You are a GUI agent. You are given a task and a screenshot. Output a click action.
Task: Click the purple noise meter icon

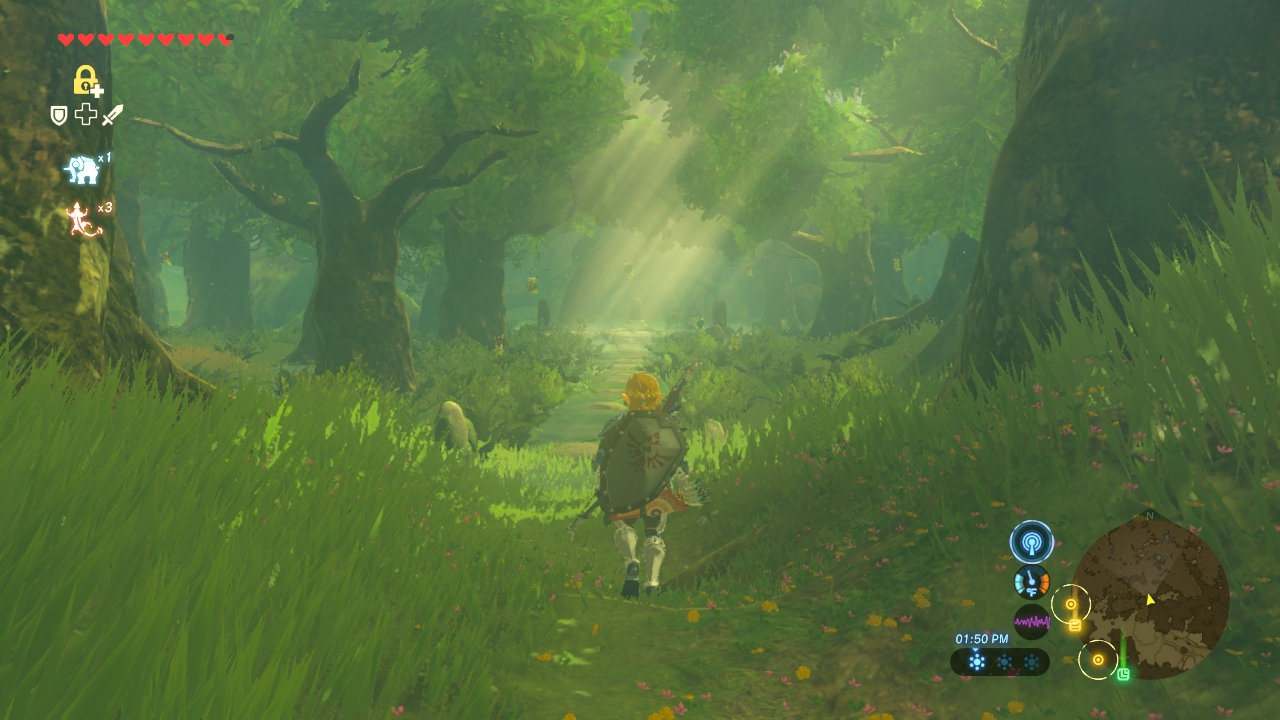[x=1031, y=622]
